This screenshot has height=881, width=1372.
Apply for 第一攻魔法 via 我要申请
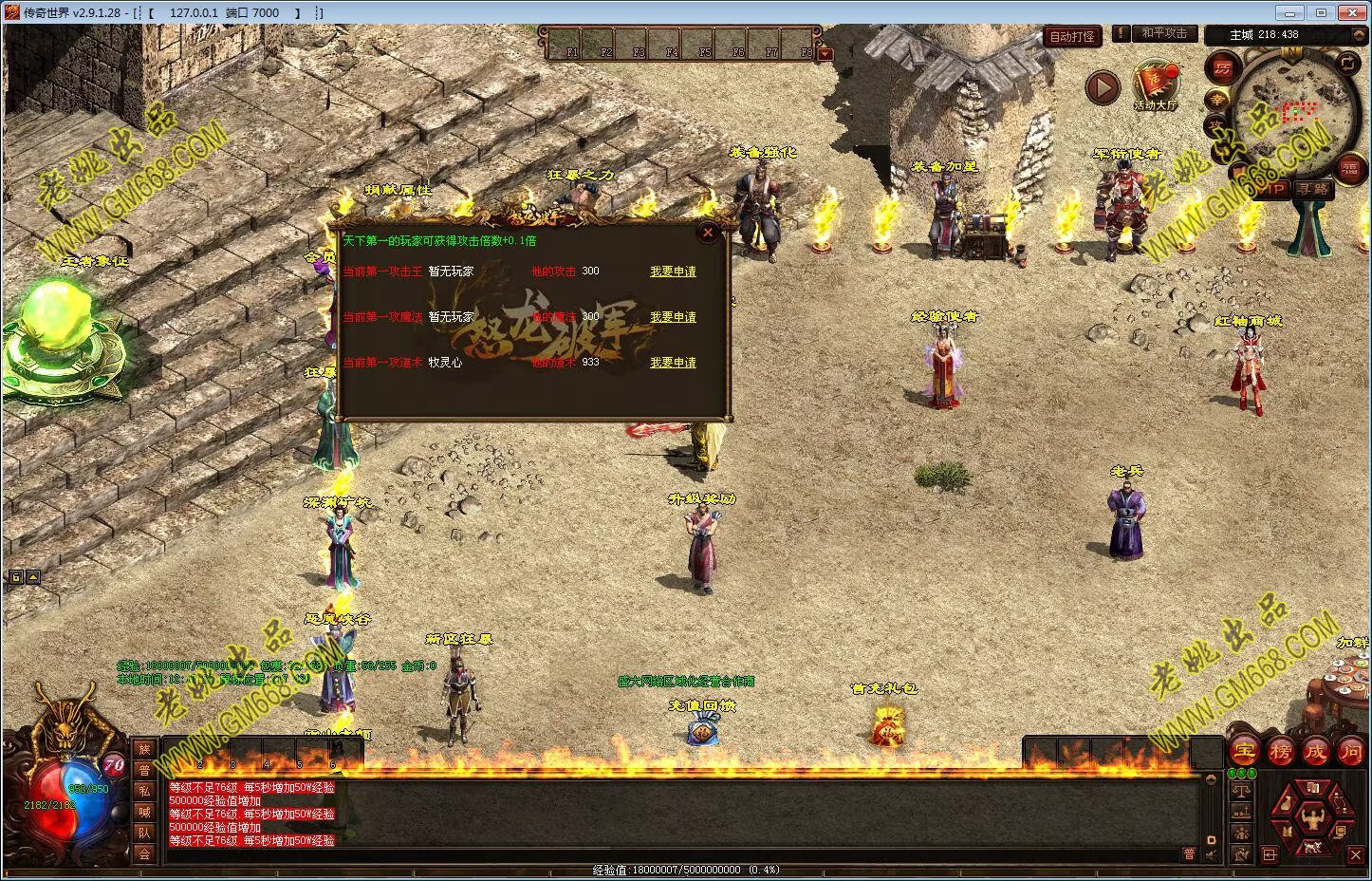(673, 317)
